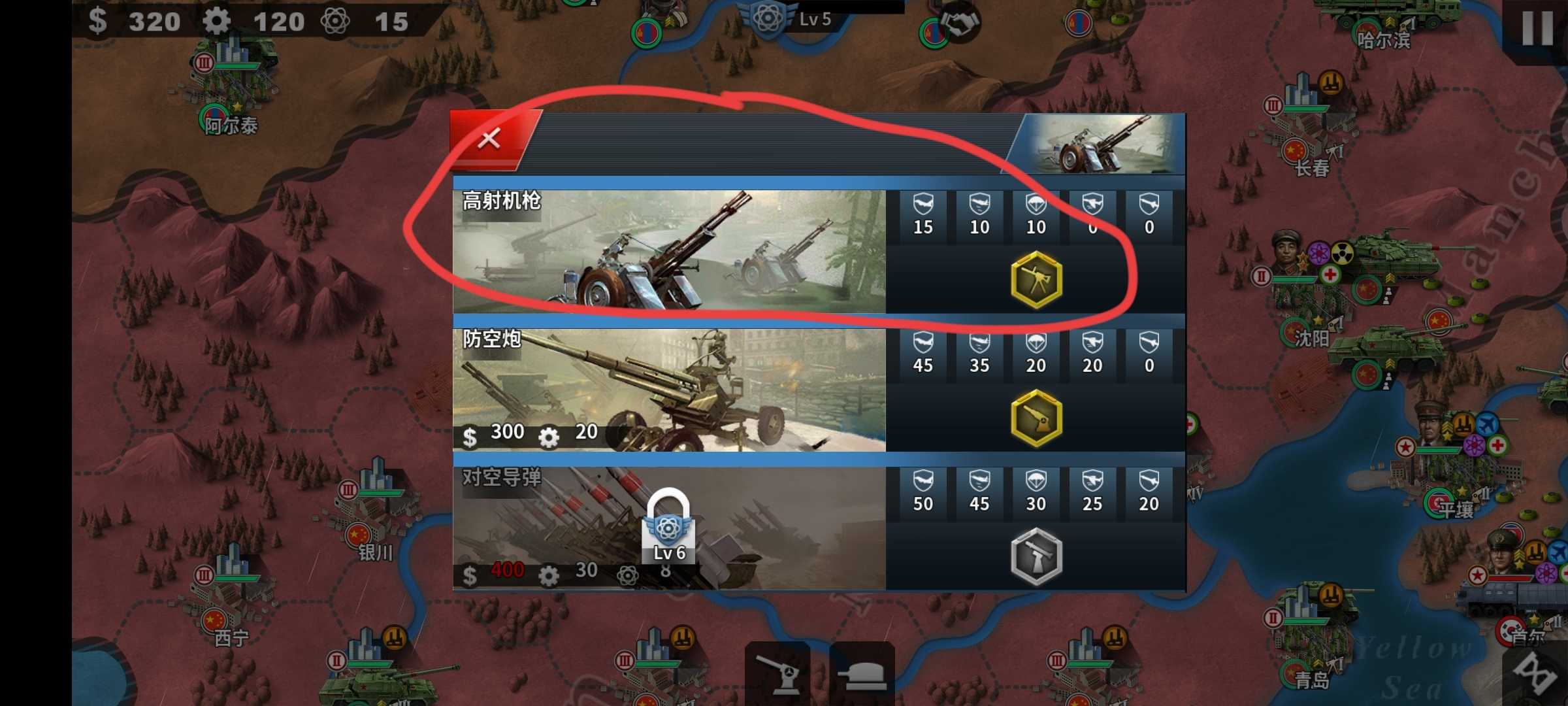Viewport: 1568px width, 706px height.
Task: Close the unit purchase panel
Action: point(489,139)
